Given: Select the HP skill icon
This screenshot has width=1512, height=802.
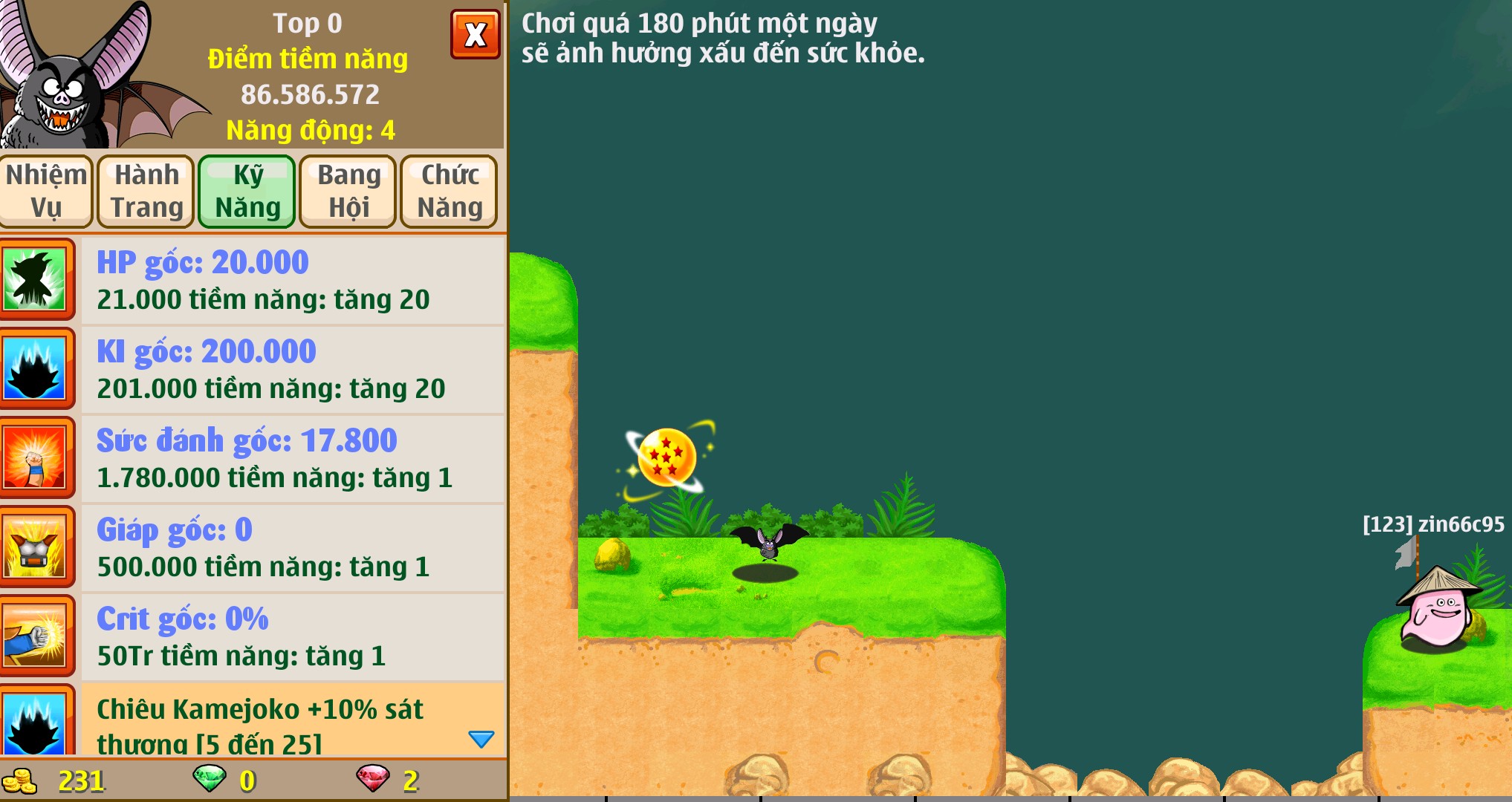Looking at the screenshot, I should pos(38,278).
